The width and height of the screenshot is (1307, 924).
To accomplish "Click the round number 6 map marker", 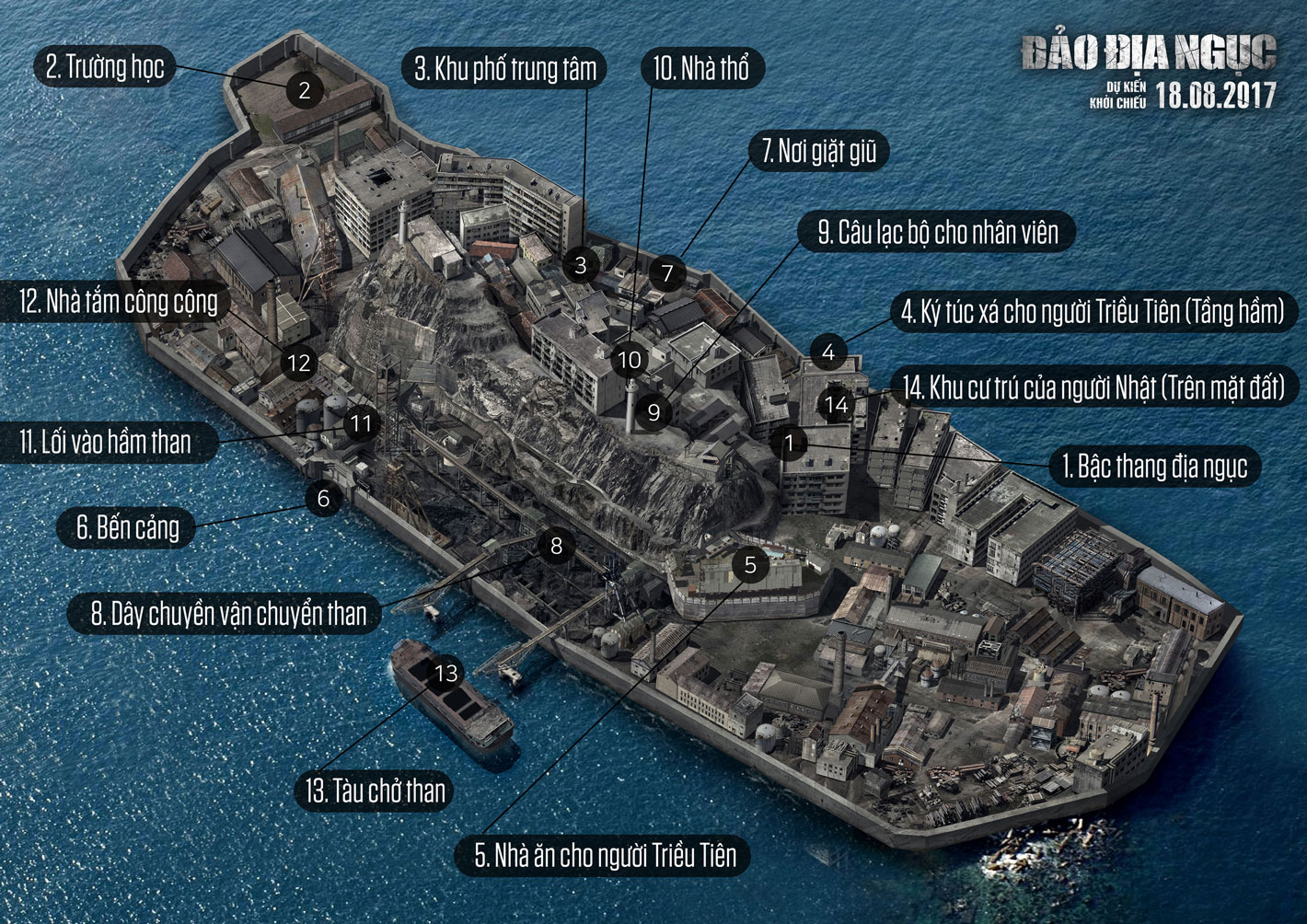I will tap(323, 499).
